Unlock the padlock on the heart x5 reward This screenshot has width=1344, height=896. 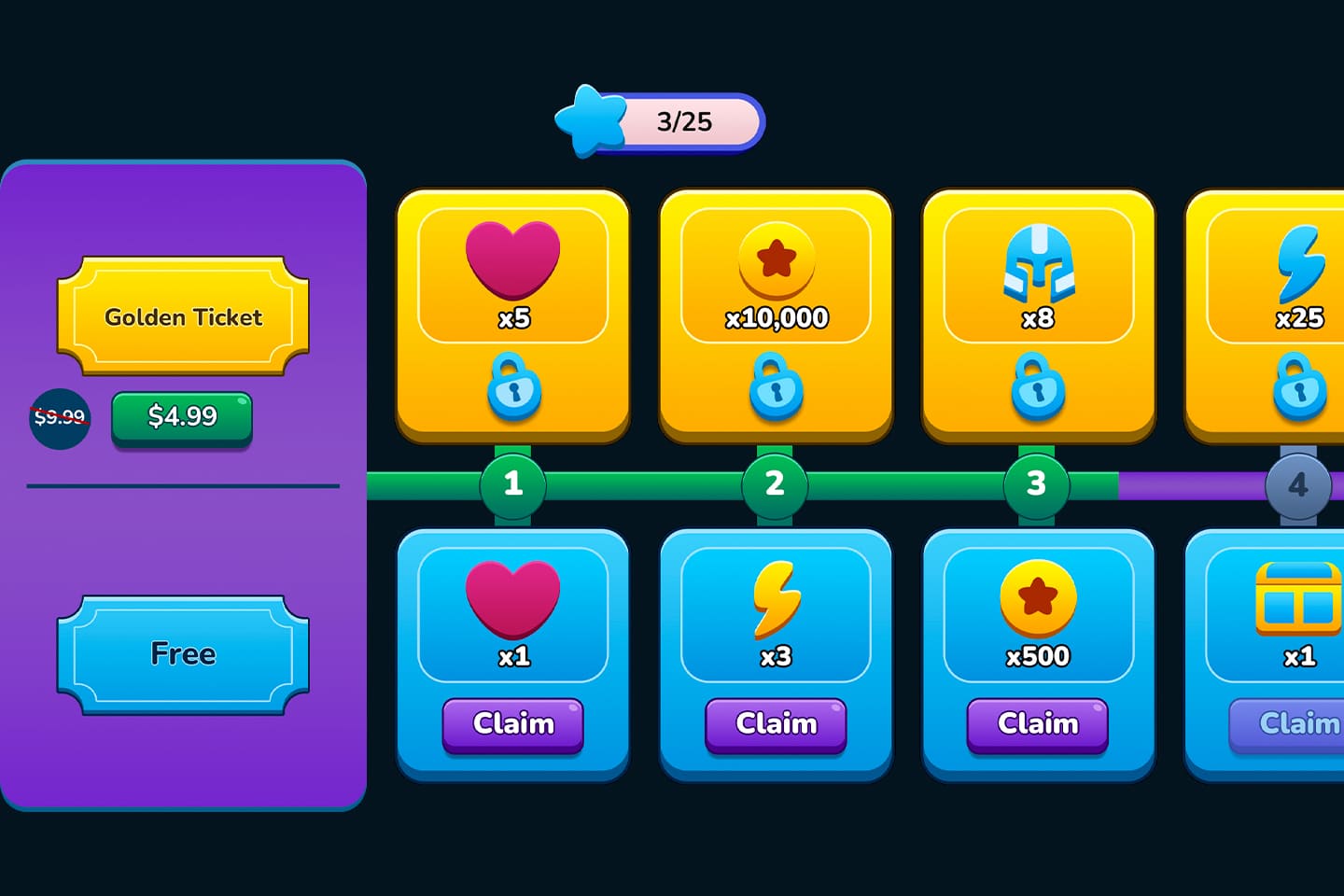click(x=512, y=389)
